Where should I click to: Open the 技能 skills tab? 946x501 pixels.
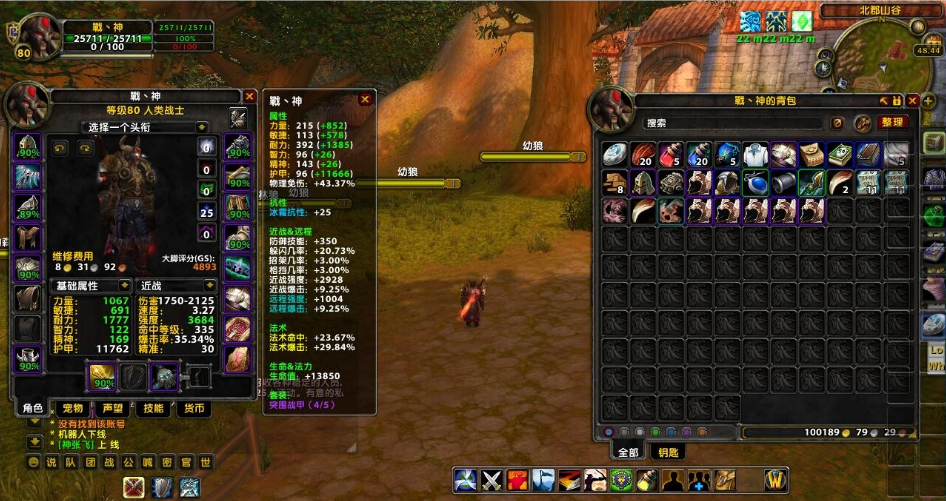click(153, 408)
